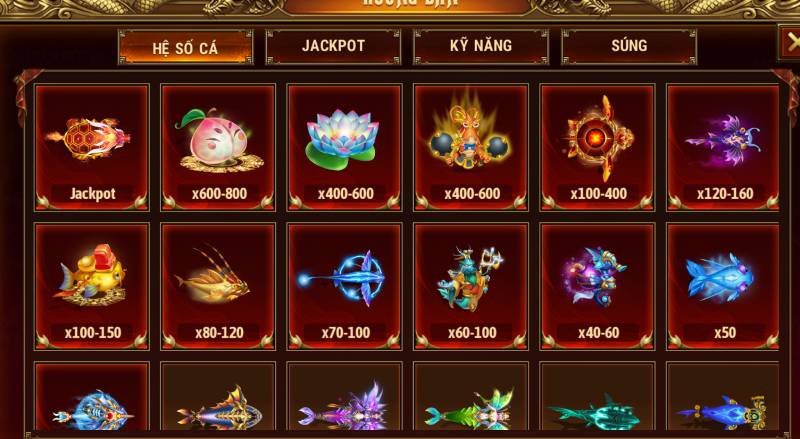Open the JACKPOT tab
800x439 pixels.
(x=333, y=46)
